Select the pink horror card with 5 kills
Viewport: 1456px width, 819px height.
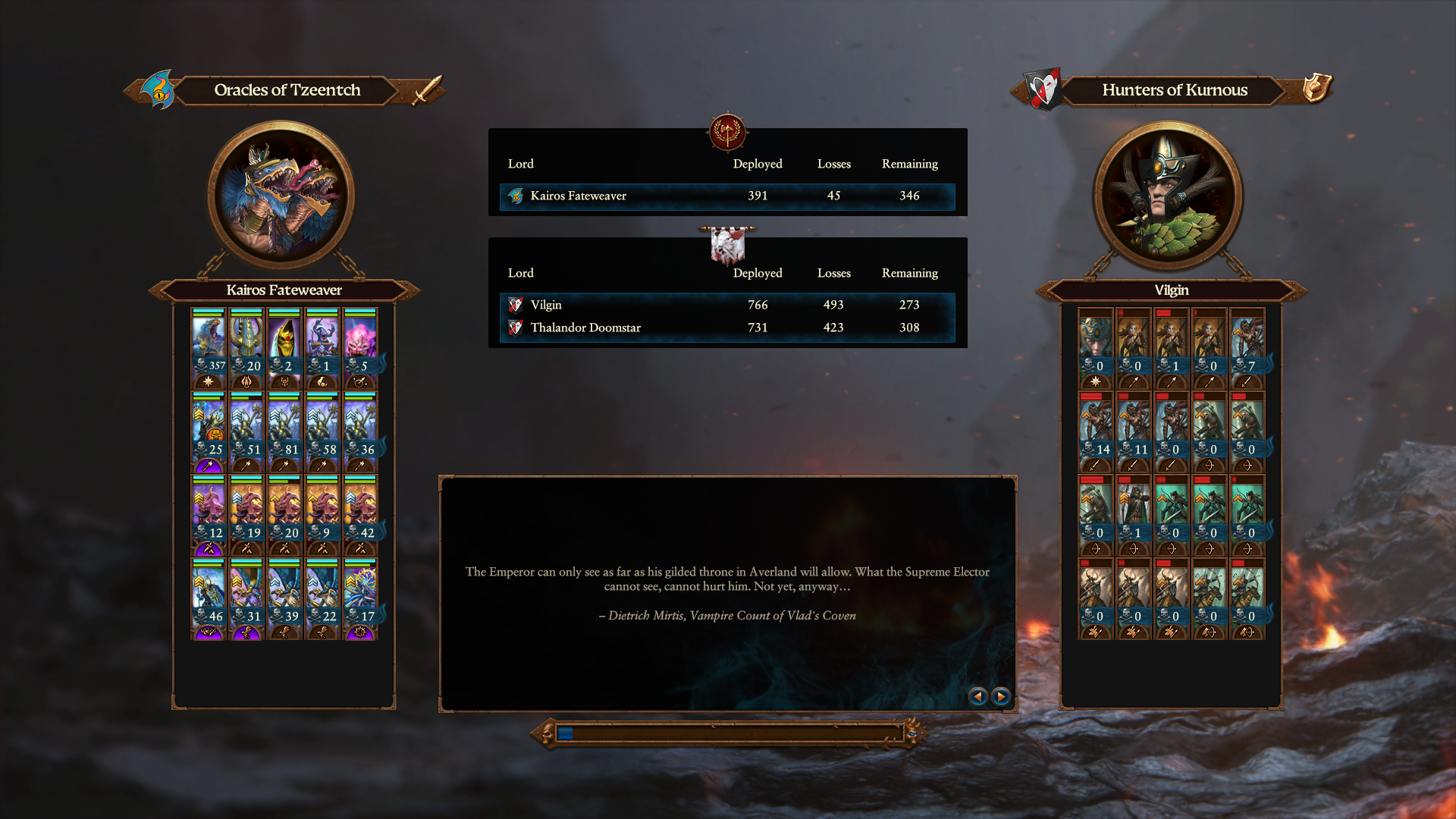[x=360, y=347]
